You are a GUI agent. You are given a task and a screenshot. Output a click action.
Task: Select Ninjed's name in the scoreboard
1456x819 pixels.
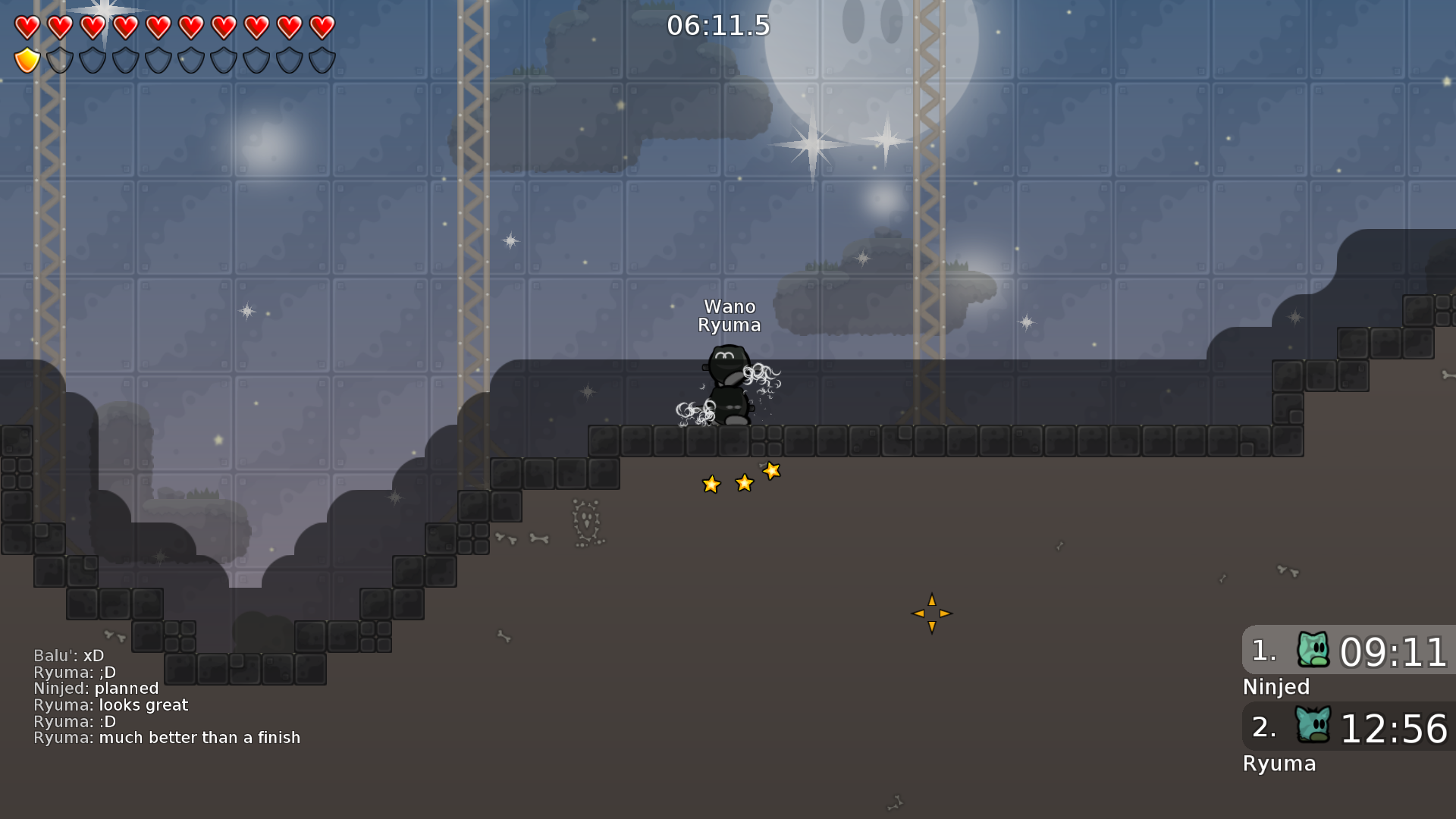1276,687
